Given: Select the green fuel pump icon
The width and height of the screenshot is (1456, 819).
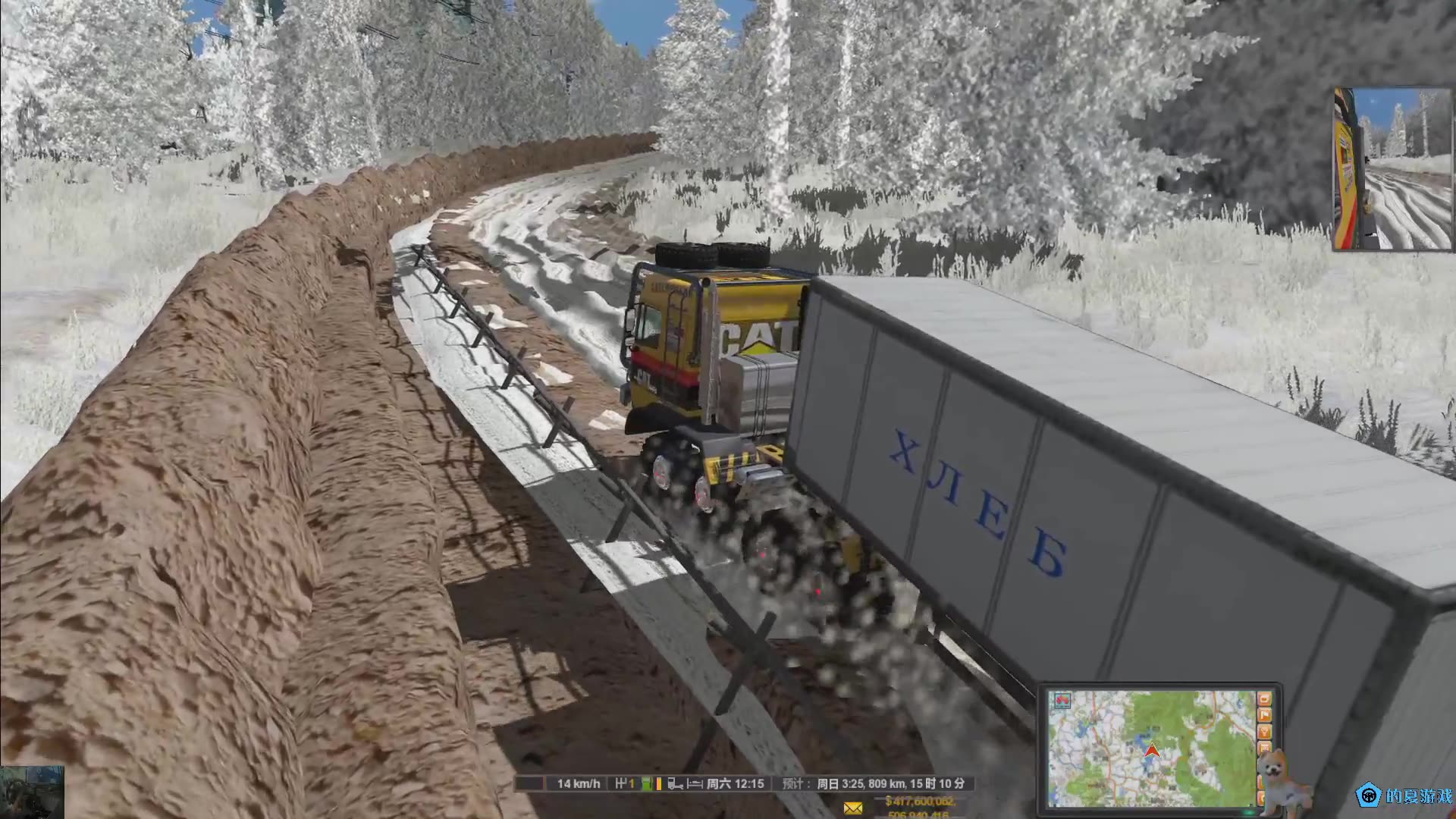Looking at the screenshot, I should point(646,783).
